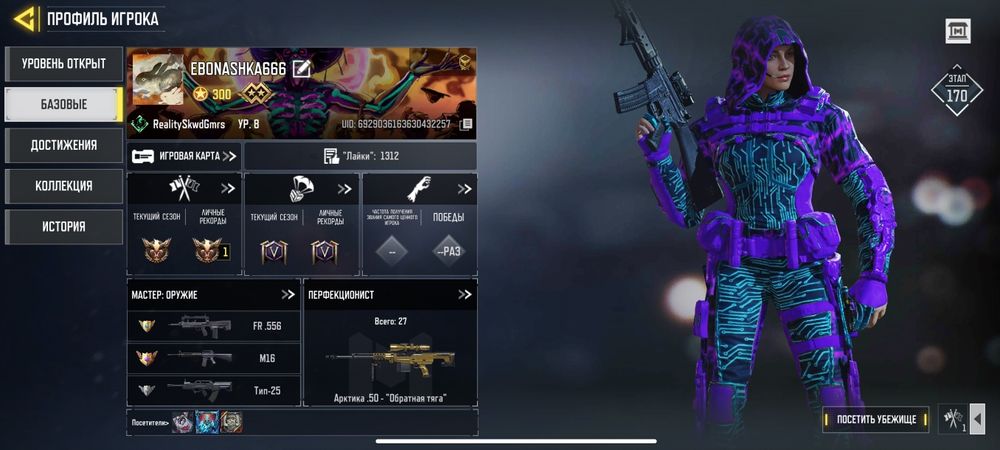Open the "Уровень открыт" tab
1000x450 pixels.
tap(64, 64)
